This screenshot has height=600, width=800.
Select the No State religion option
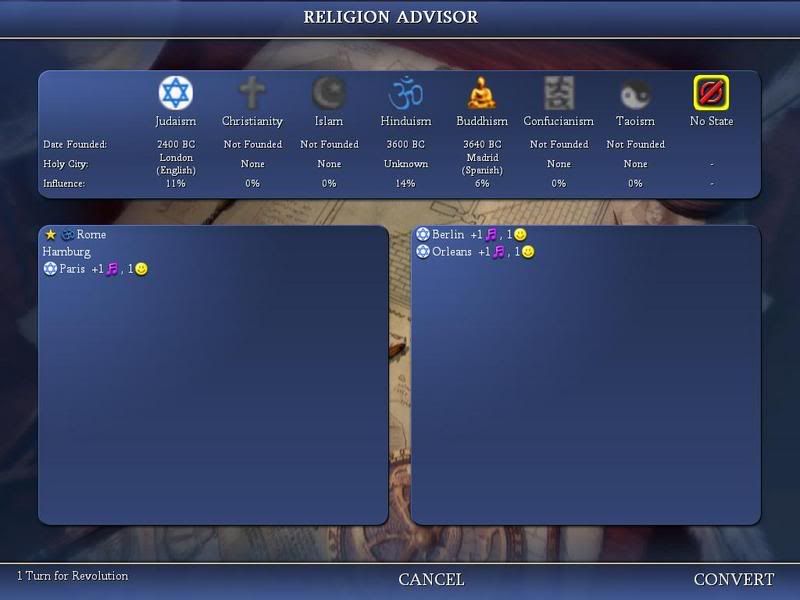pos(711,93)
